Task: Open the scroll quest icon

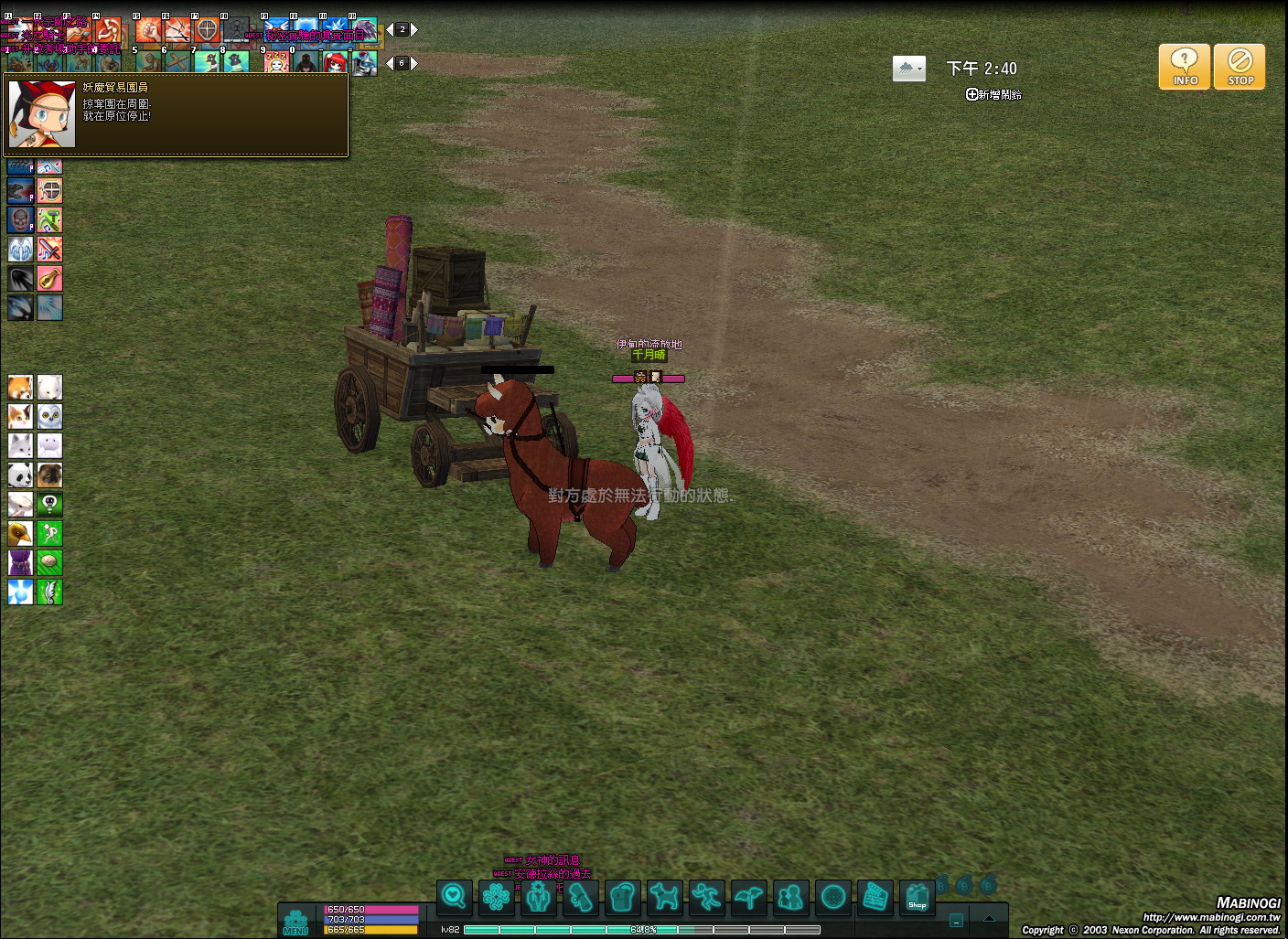Action: tap(580, 897)
